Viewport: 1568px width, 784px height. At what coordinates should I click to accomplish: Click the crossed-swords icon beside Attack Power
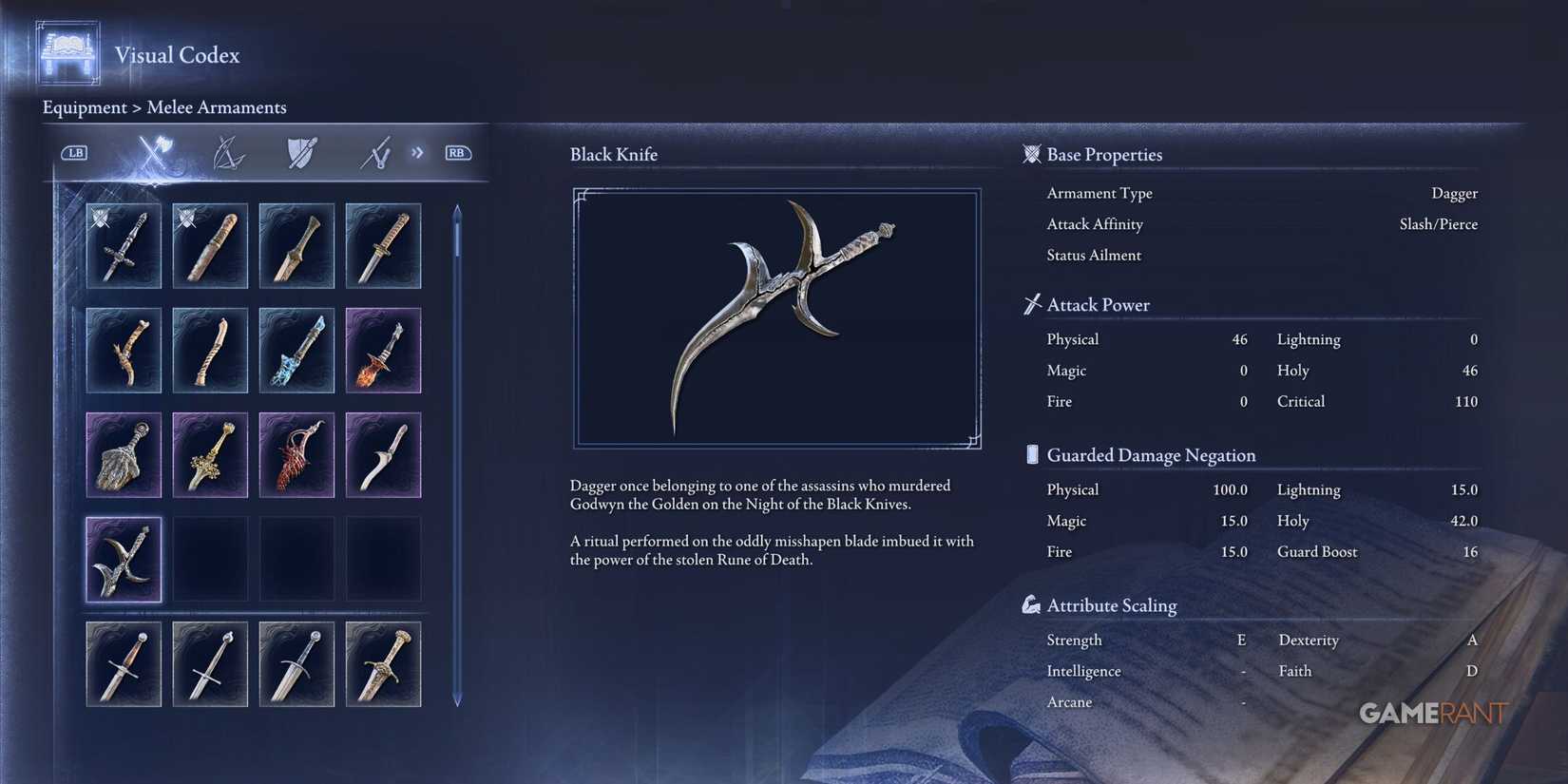1030,304
